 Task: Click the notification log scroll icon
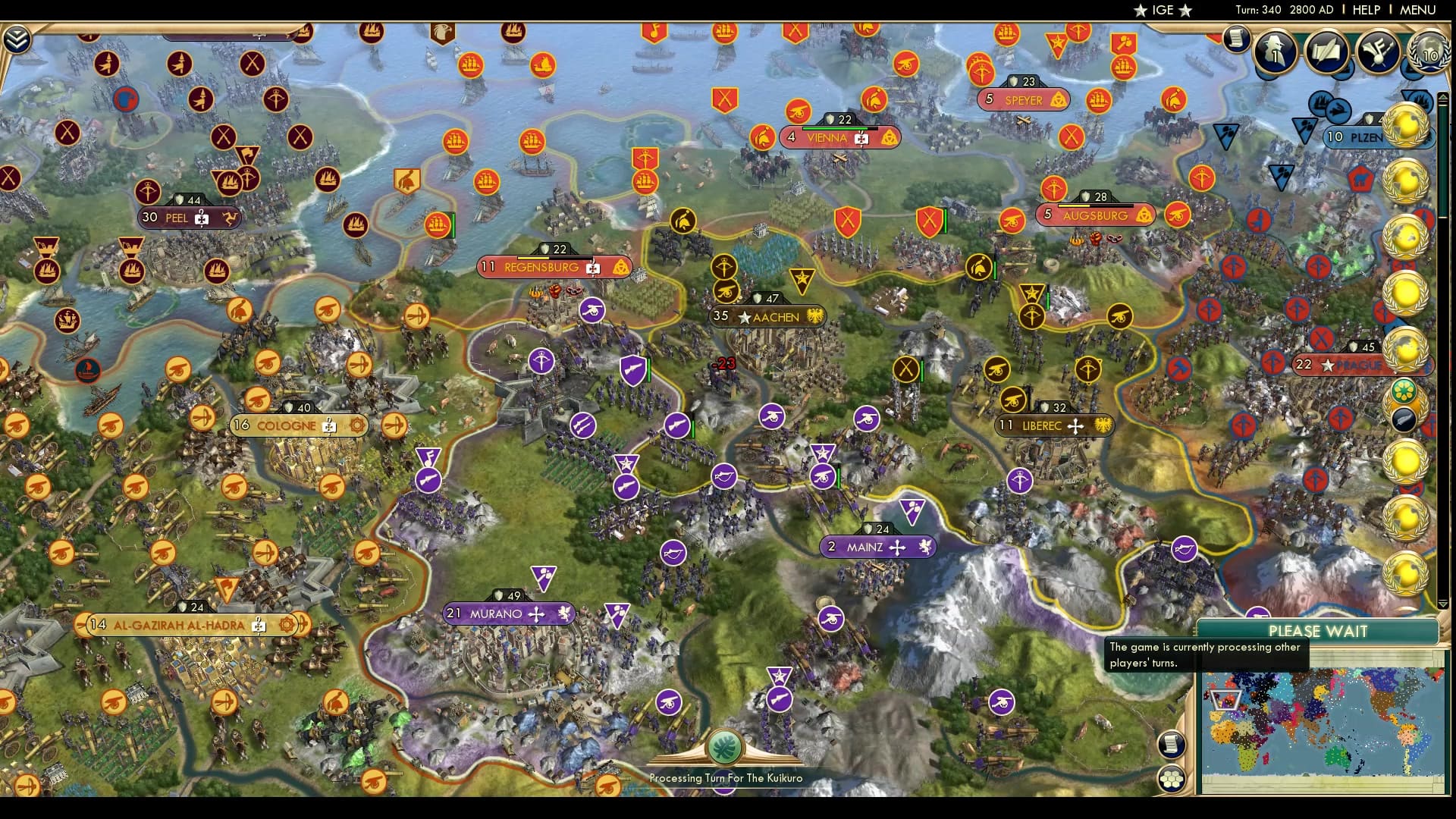pos(1236,36)
